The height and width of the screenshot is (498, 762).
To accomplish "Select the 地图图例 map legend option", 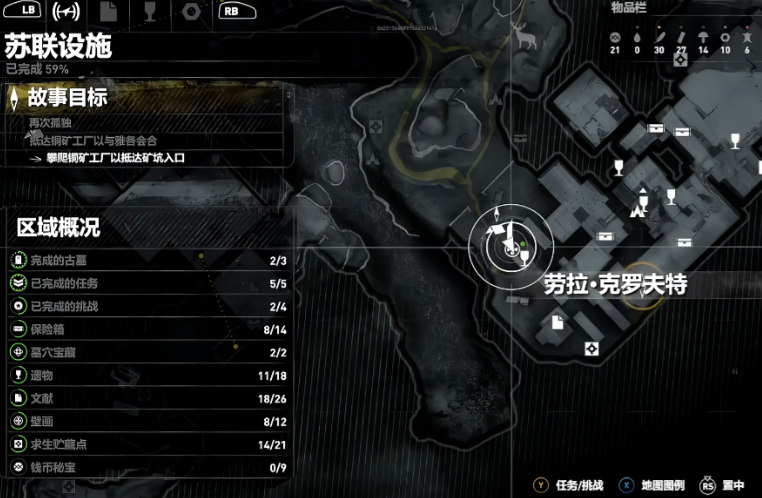I will (657, 485).
